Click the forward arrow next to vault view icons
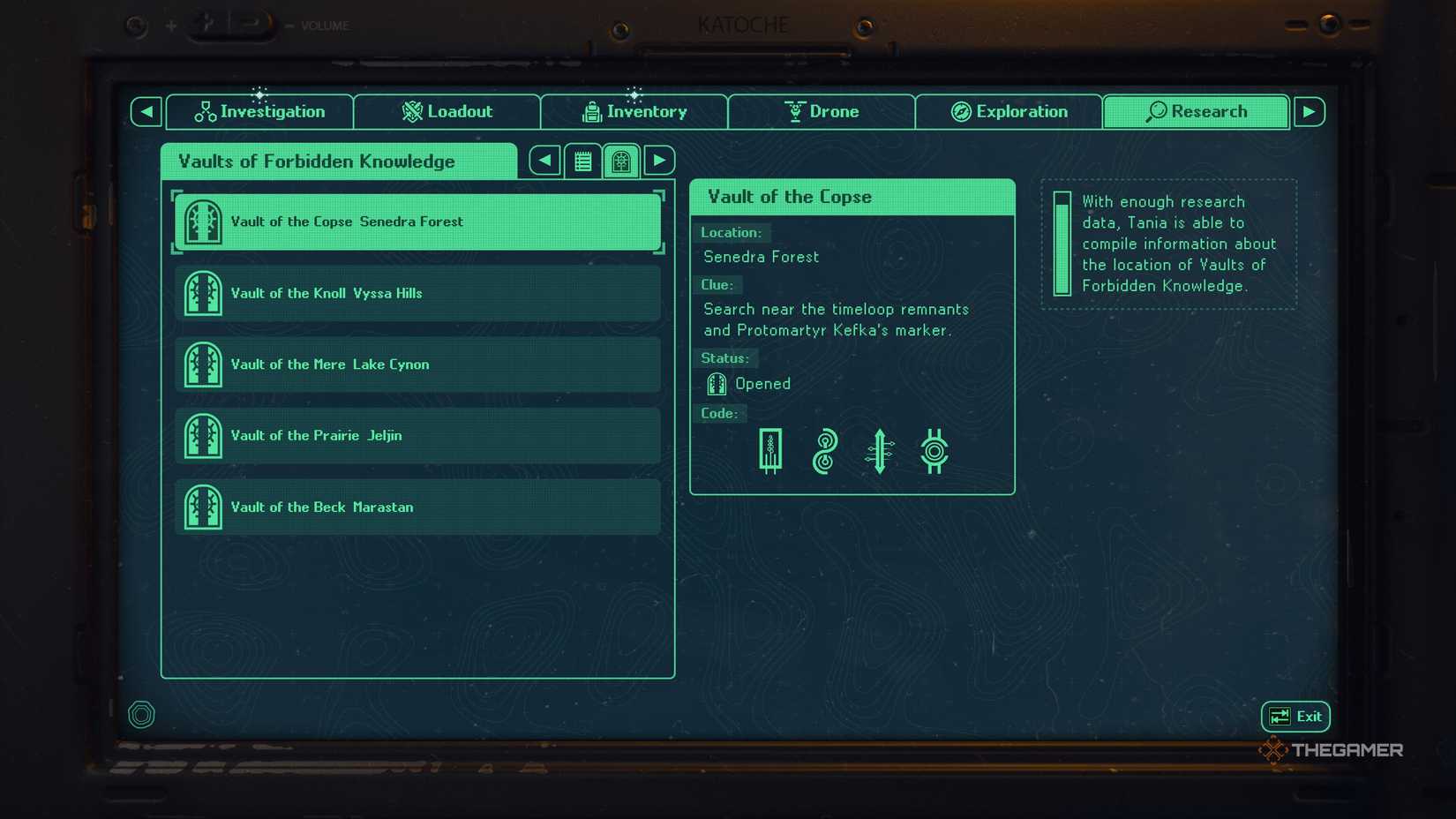 coord(658,161)
